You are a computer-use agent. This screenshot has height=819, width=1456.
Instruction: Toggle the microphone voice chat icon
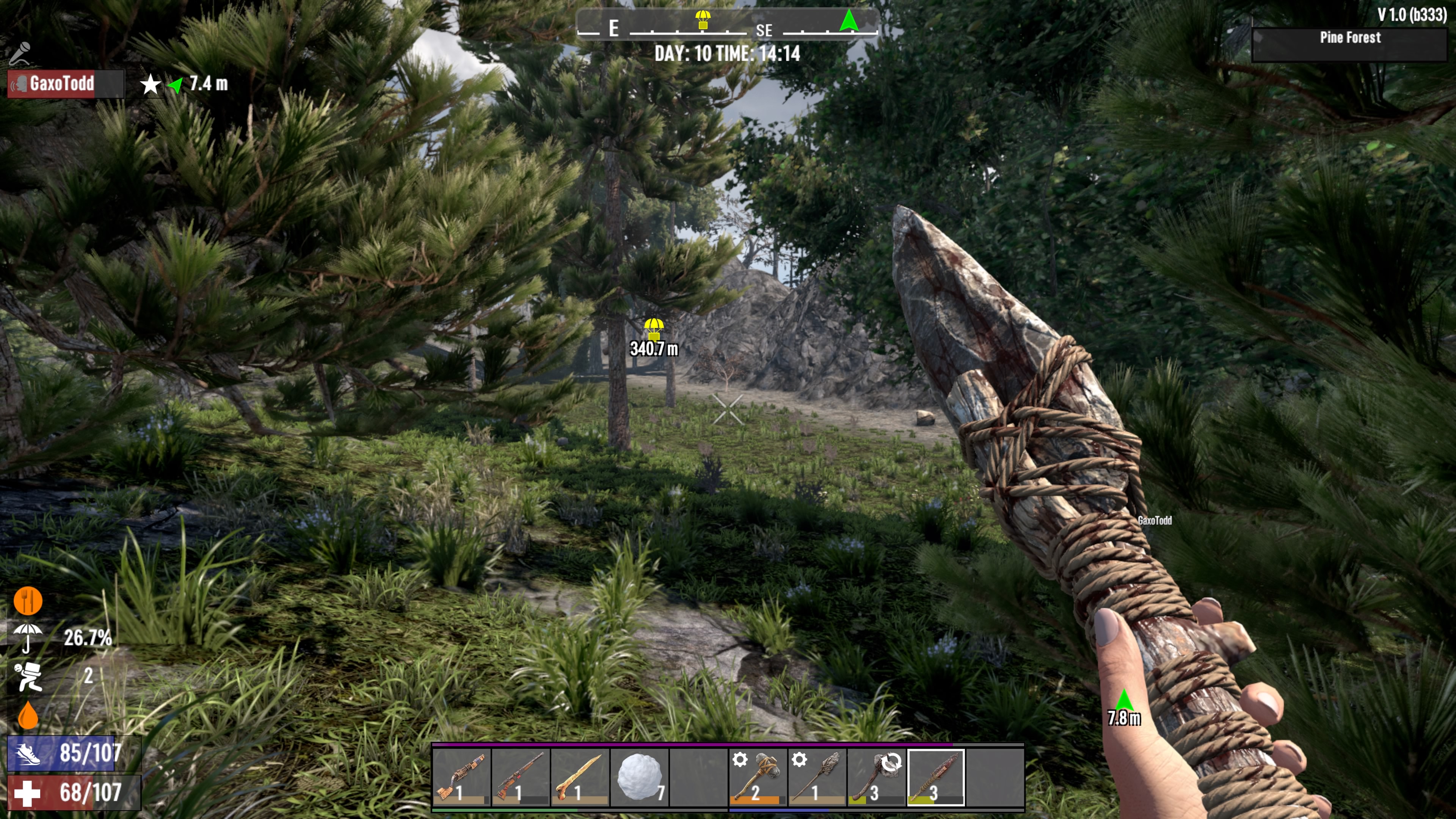(x=20, y=54)
